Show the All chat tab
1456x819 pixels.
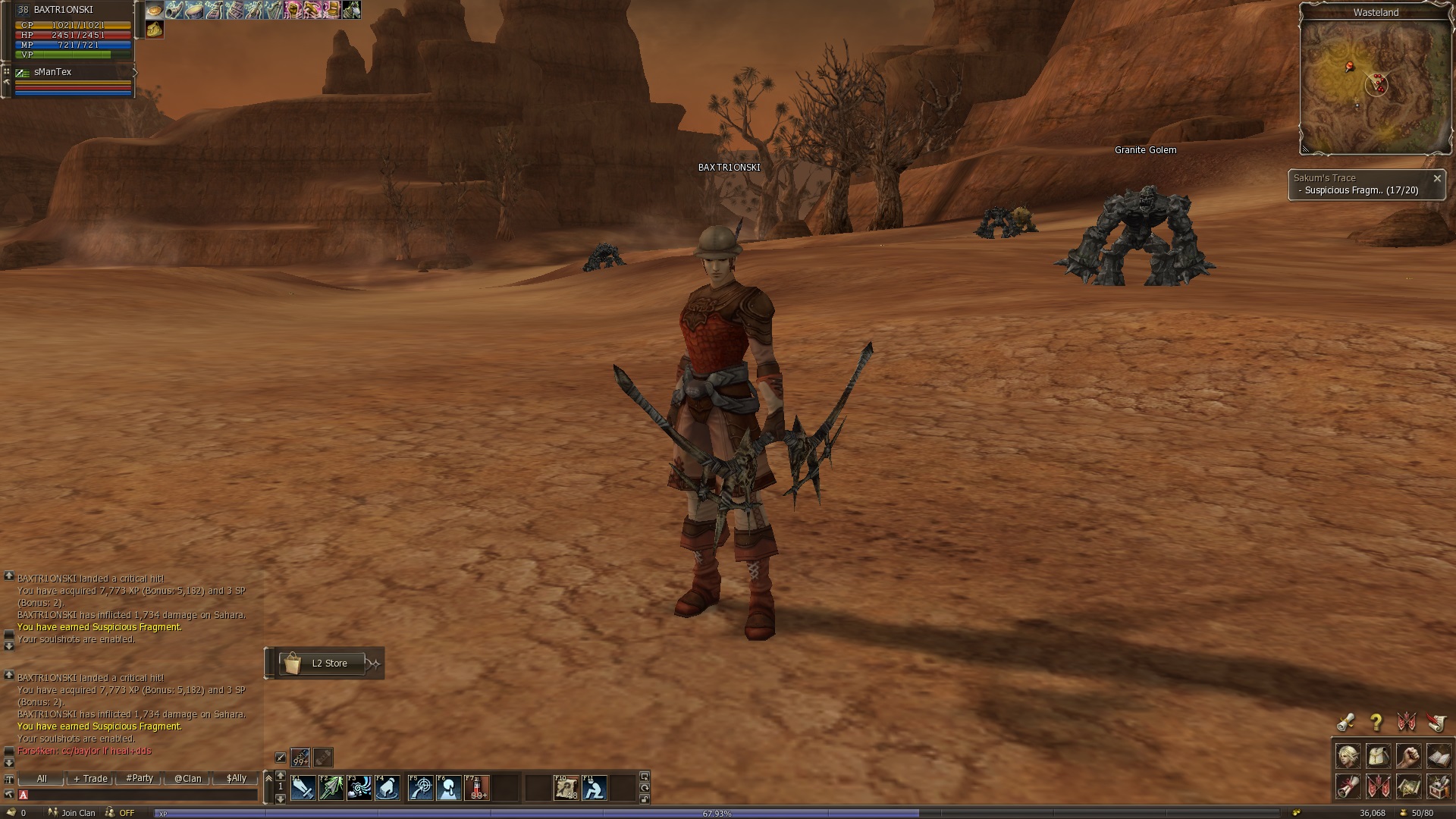coord(42,778)
